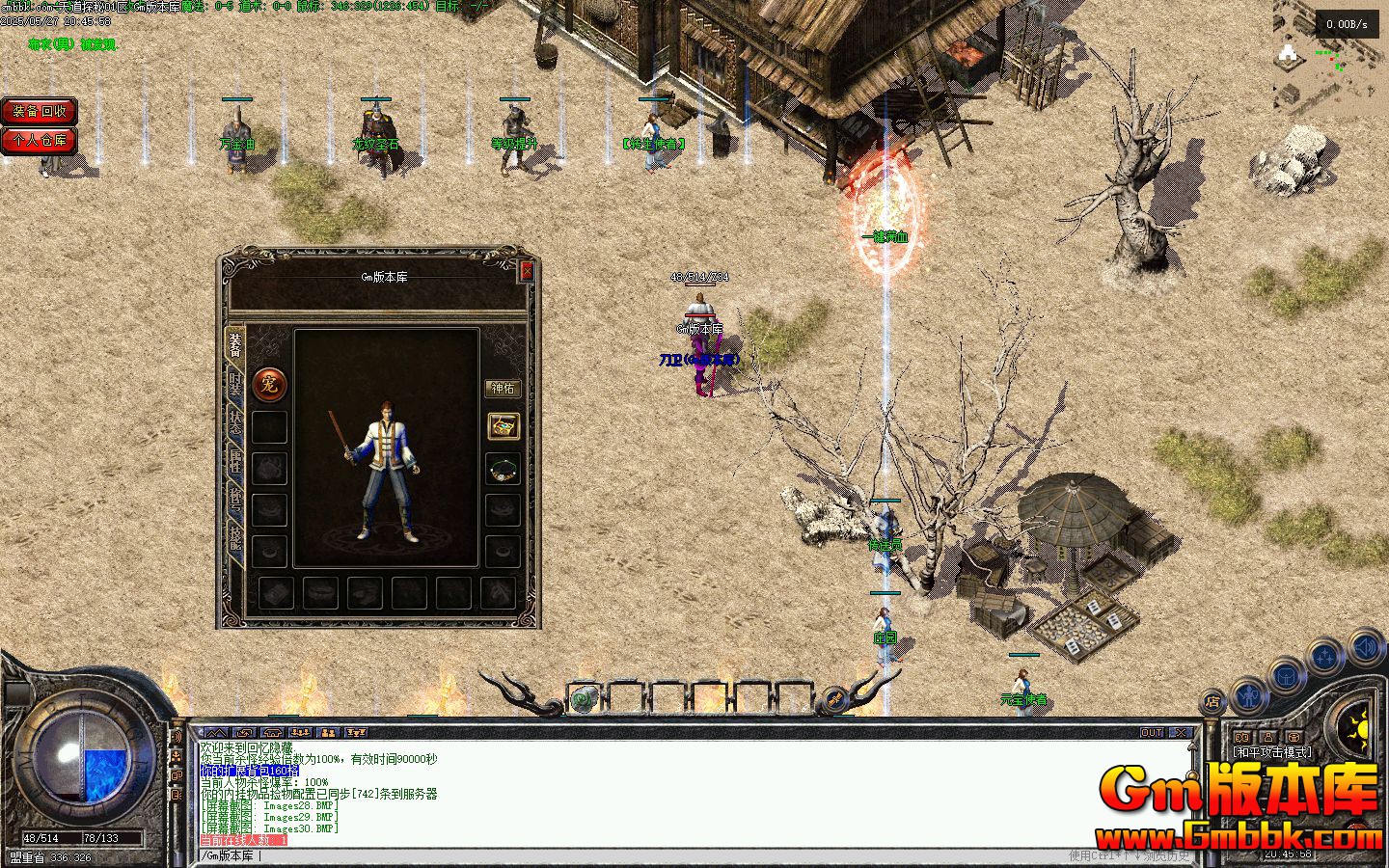
Task: Open the 个人仓库 personal warehouse
Action: click(39, 141)
